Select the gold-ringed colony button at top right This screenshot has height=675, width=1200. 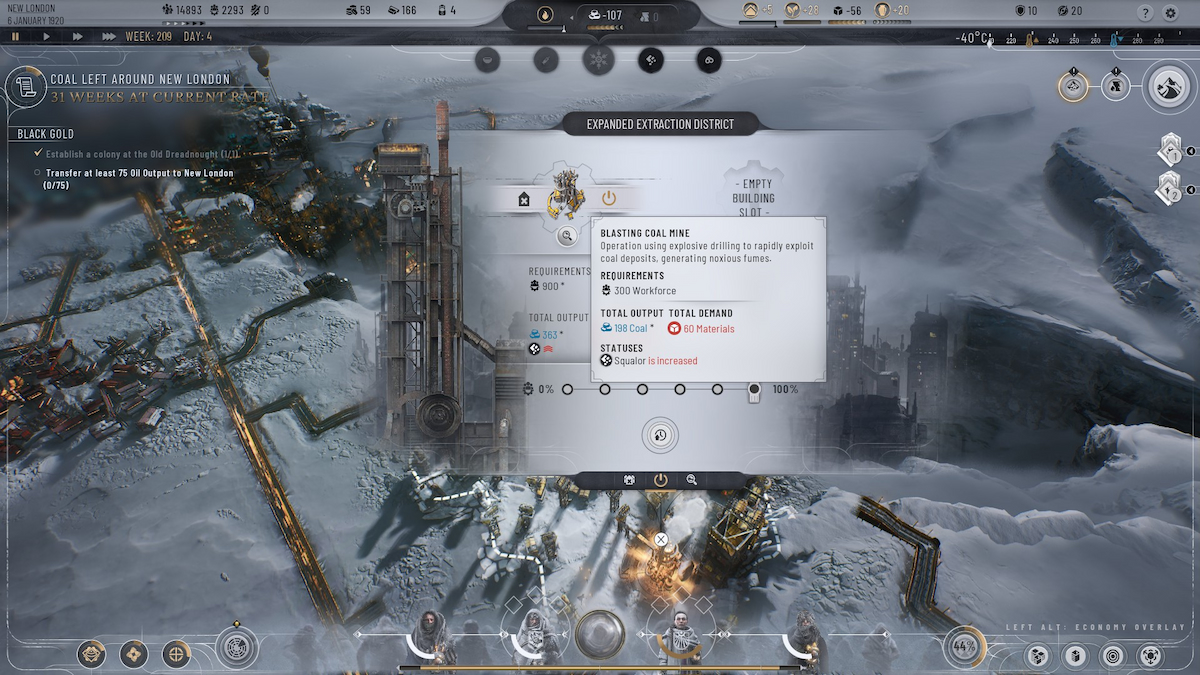click(1073, 86)
